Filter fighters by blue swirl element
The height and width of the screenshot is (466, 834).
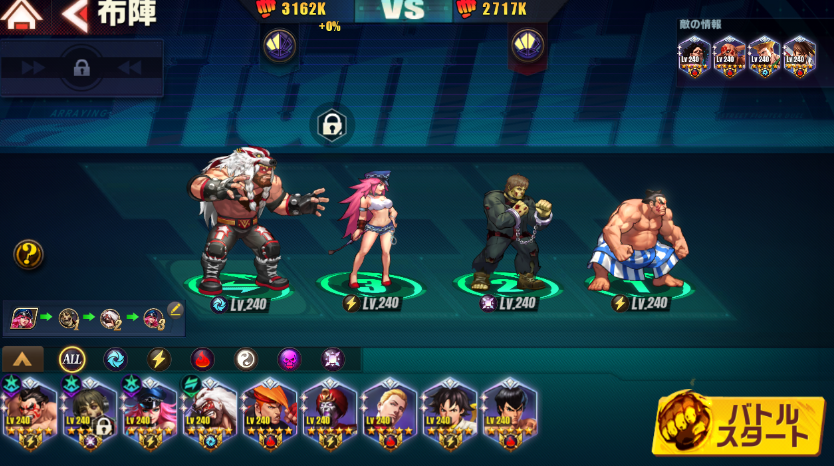click(x=116, y=359)
